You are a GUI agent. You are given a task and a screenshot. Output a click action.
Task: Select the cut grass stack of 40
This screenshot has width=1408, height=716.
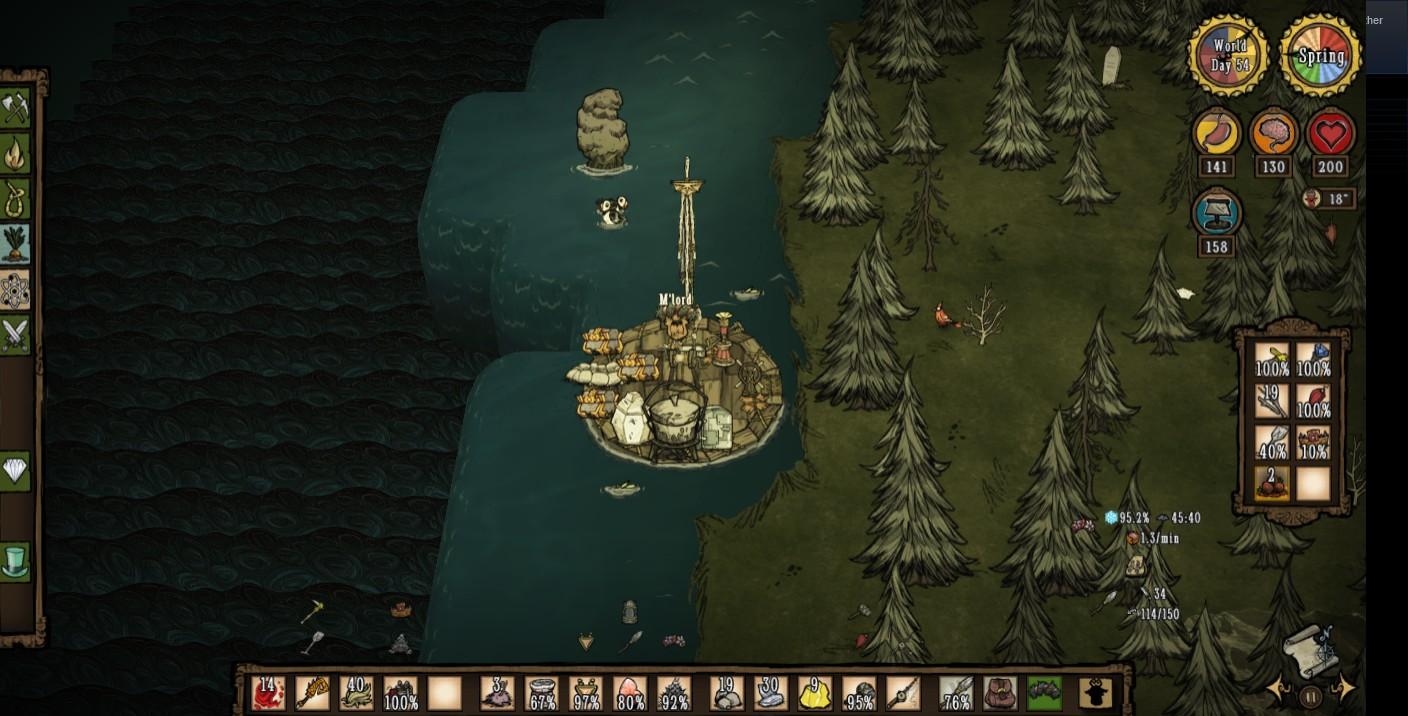[356, 693]
